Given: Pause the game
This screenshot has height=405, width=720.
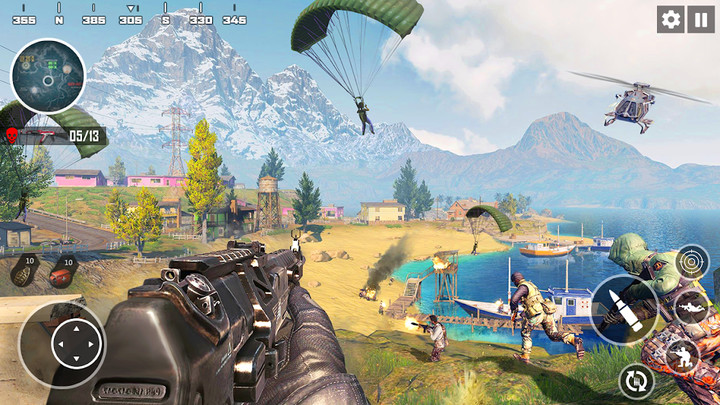Looking at the screenshot, I should [x=698, y=19].
